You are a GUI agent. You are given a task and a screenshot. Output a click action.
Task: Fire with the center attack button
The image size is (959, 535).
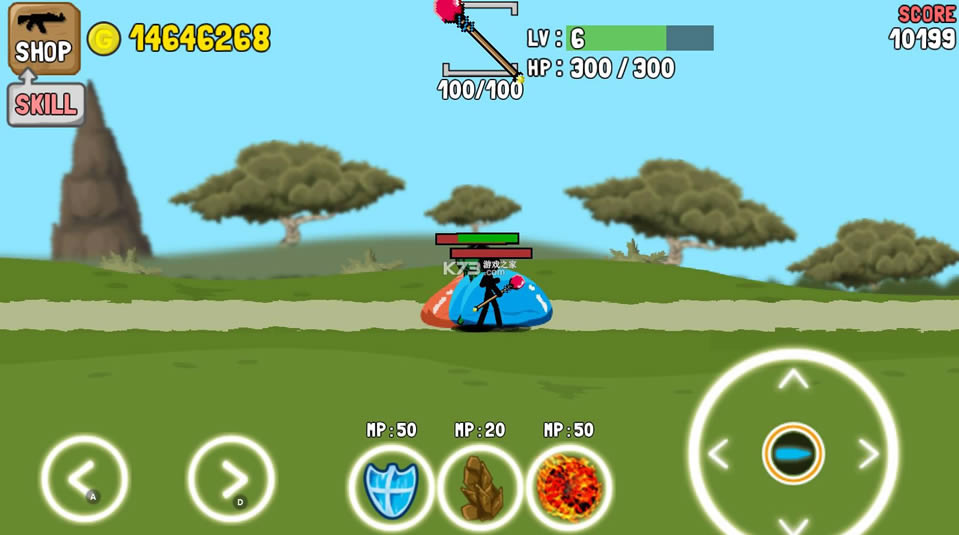793,454
